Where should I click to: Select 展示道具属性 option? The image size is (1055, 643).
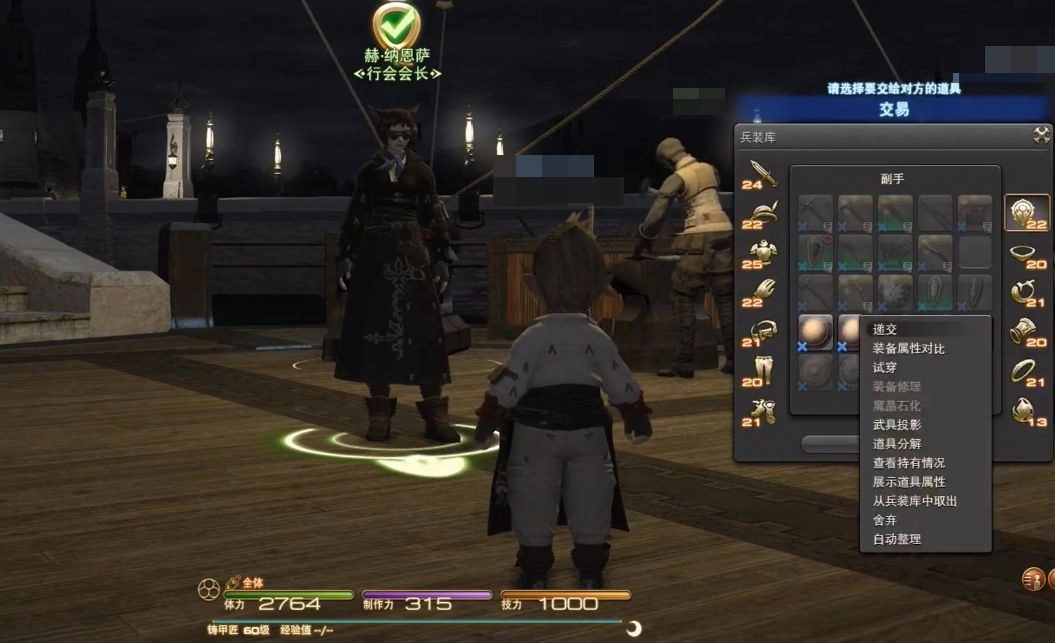[x=908, y=481]
